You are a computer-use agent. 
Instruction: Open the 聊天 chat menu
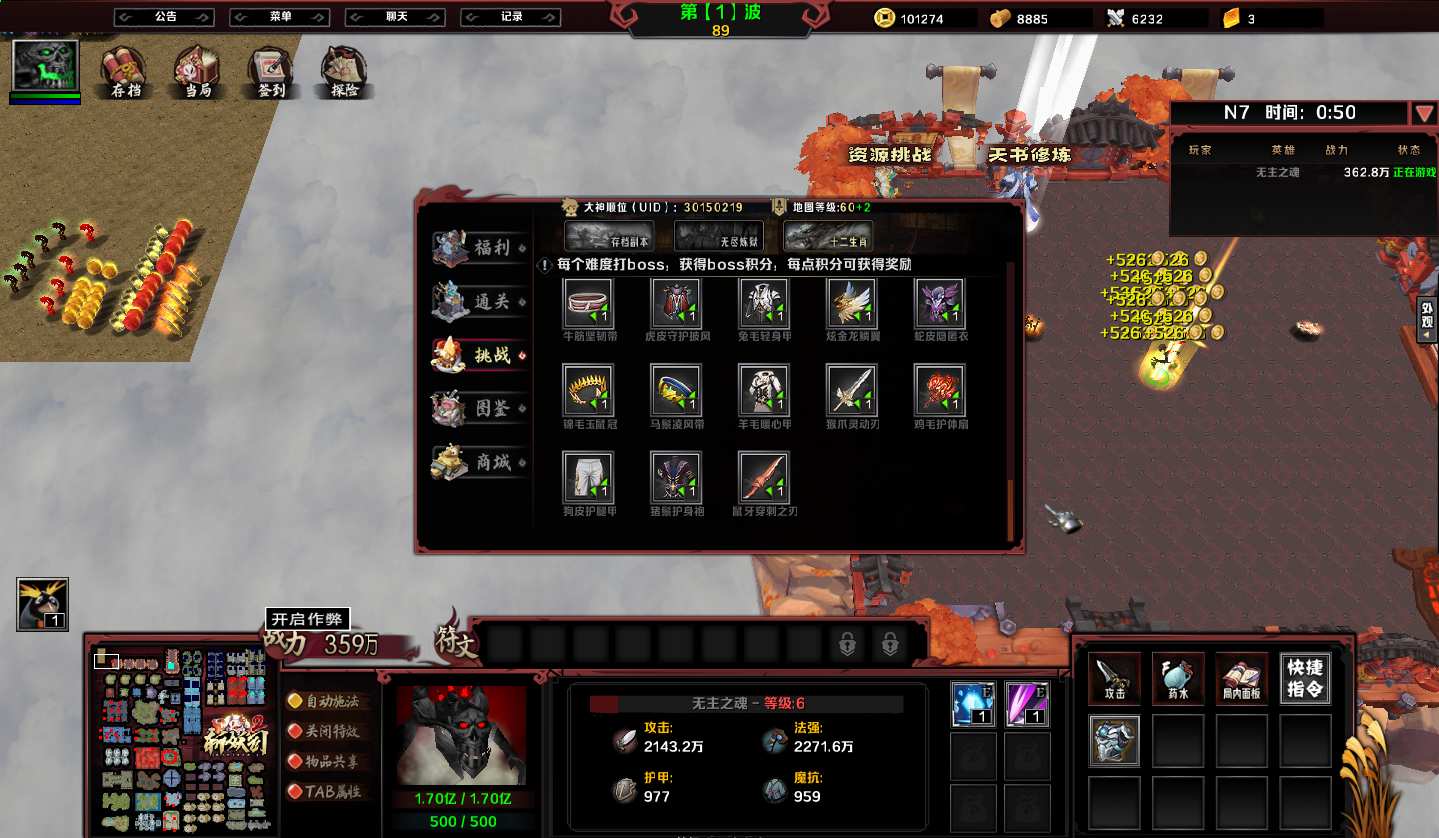395,17
